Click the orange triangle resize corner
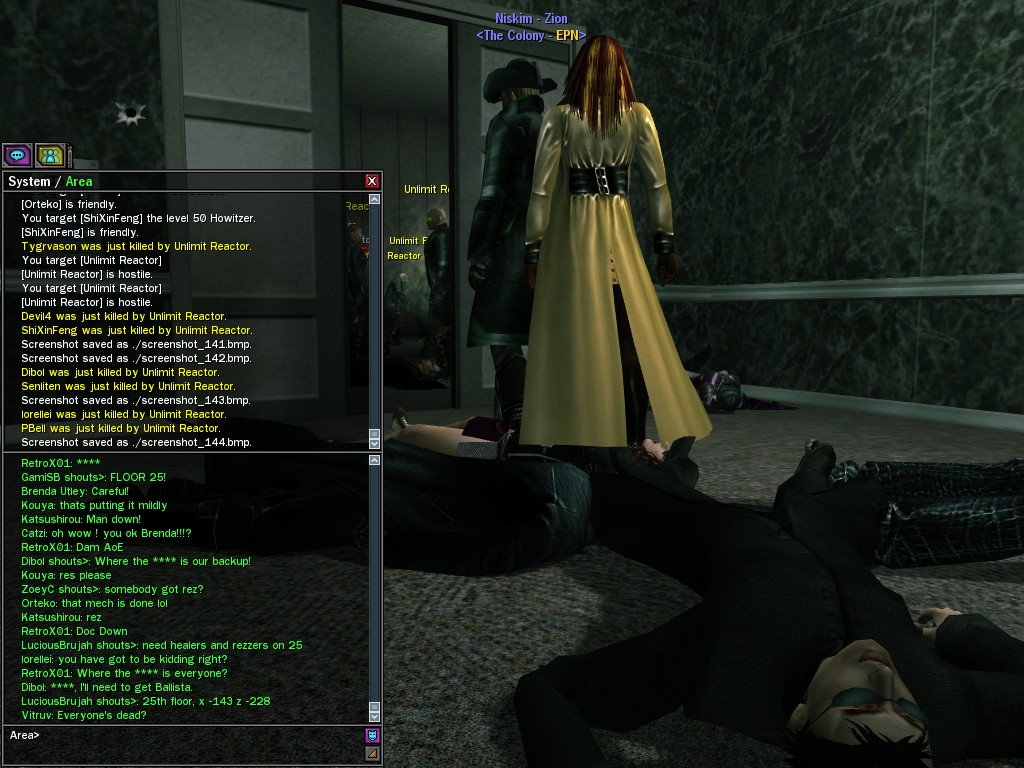Screen dimensions: 1024x768 tap(373, 753)
